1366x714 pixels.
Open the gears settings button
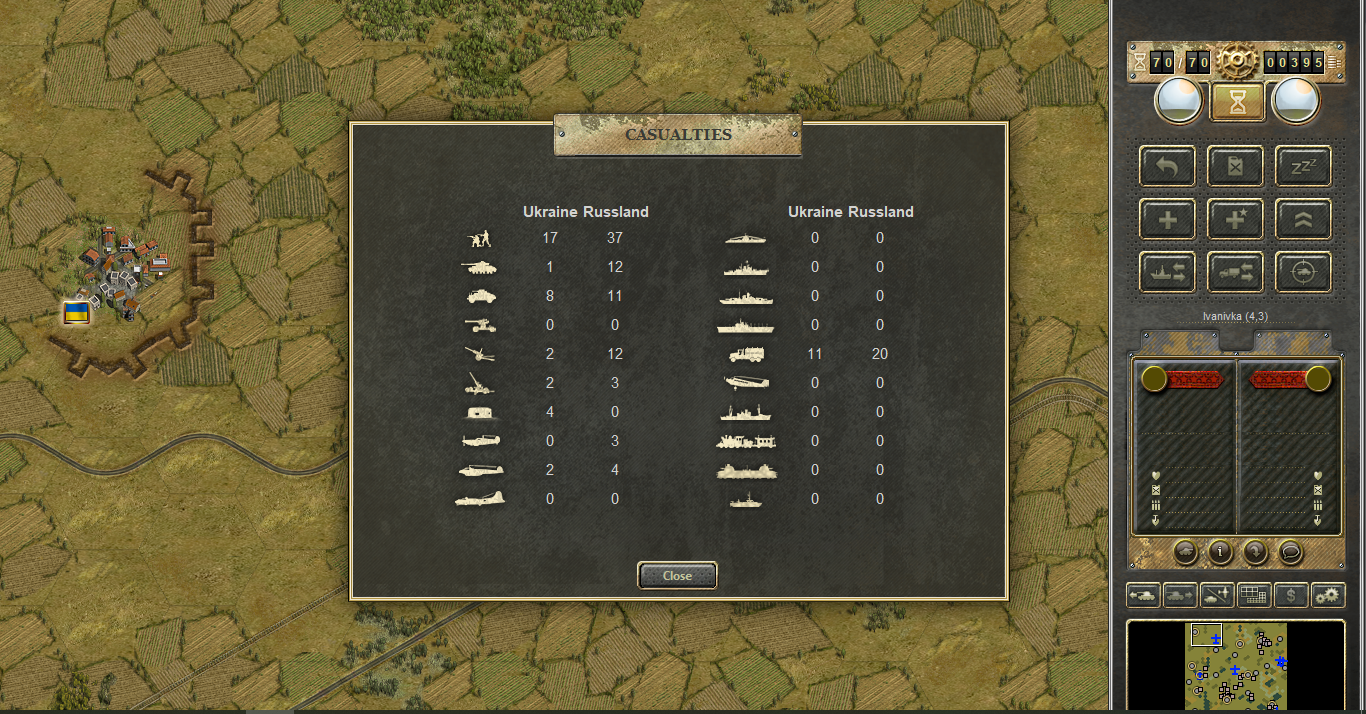(1328, 596)
